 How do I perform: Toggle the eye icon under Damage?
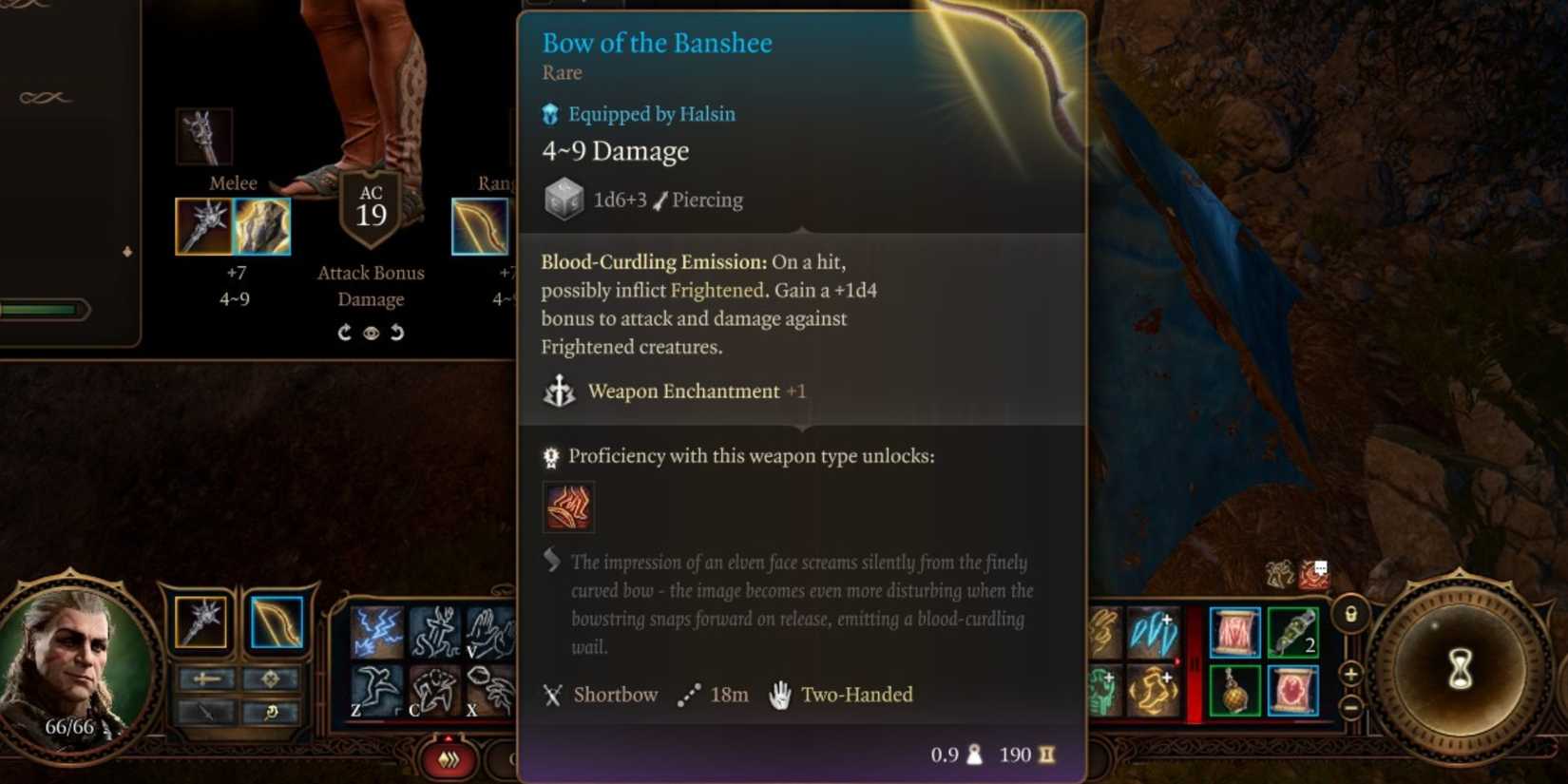coord(371,333)
